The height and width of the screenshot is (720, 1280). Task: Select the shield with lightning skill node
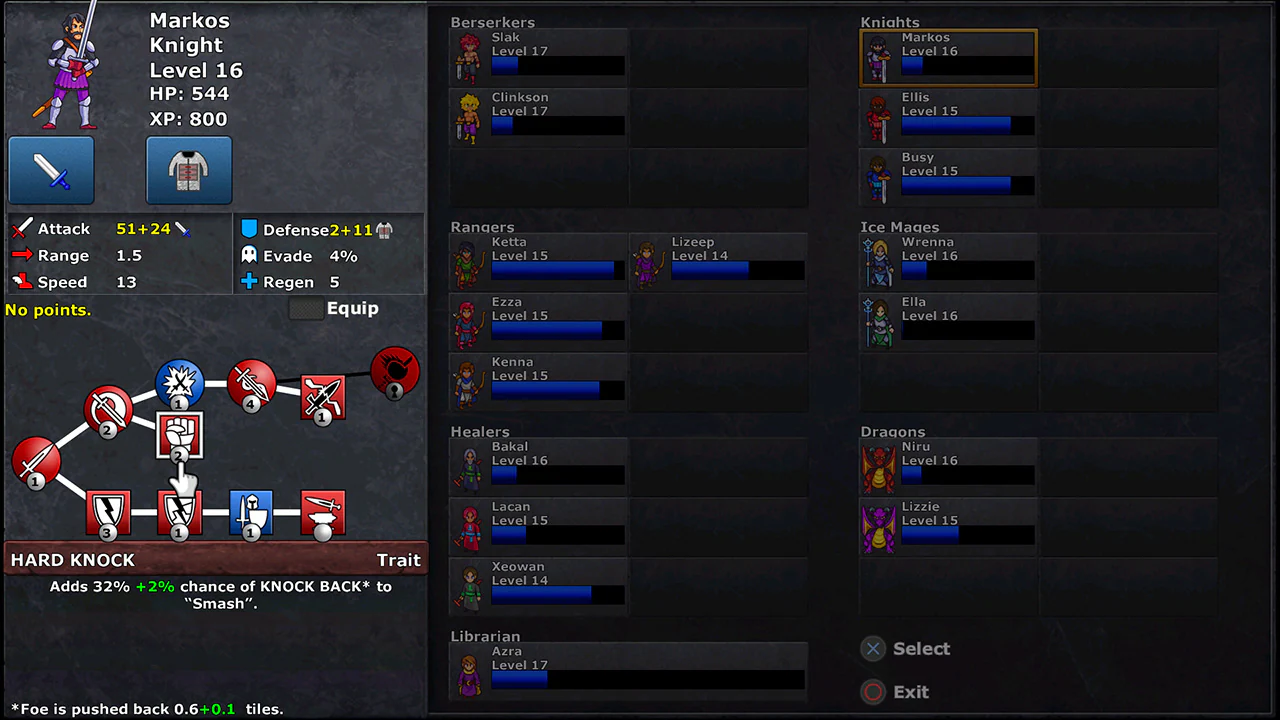coord(108,513)
